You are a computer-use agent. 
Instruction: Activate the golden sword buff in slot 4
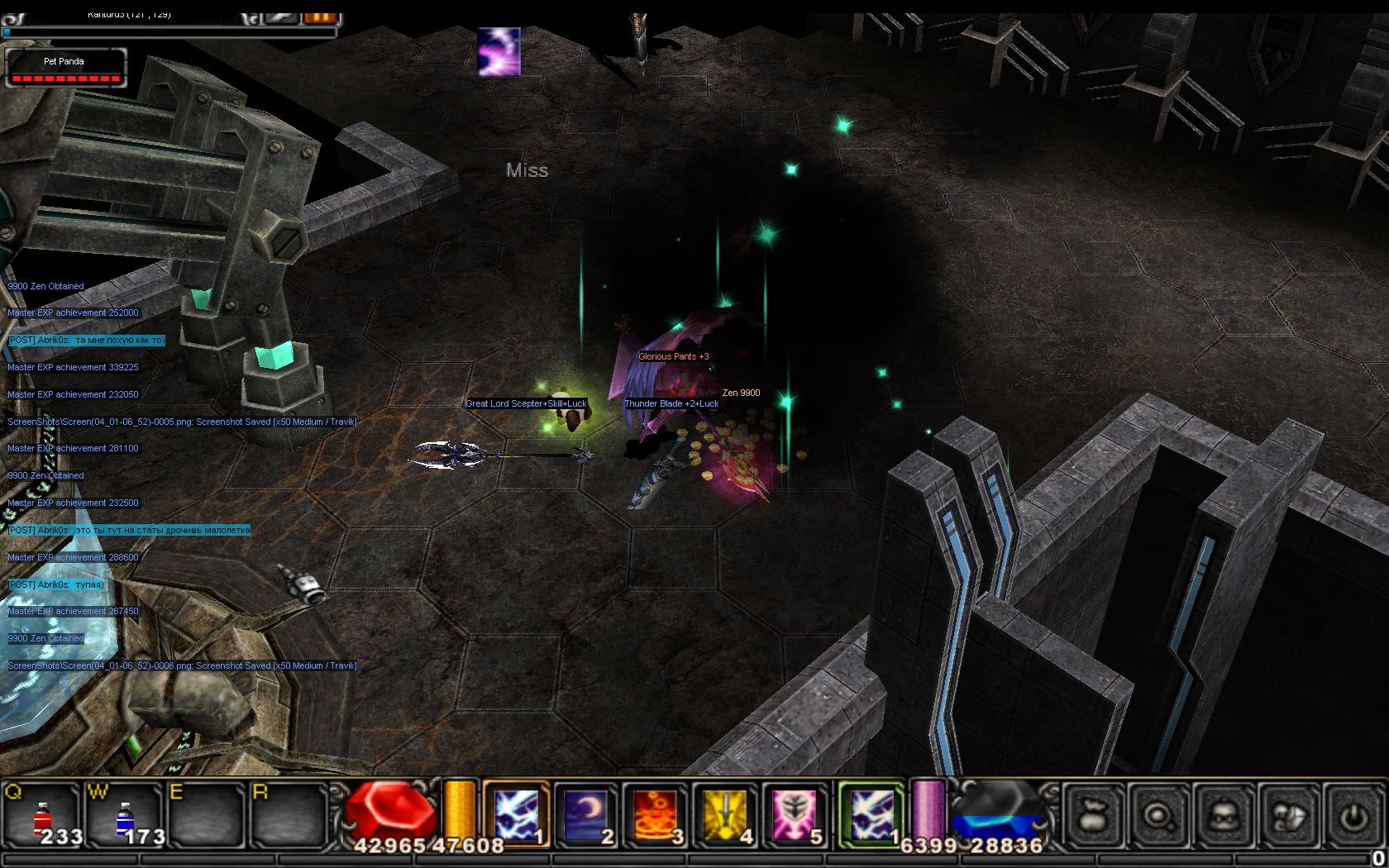pos(724,813)
